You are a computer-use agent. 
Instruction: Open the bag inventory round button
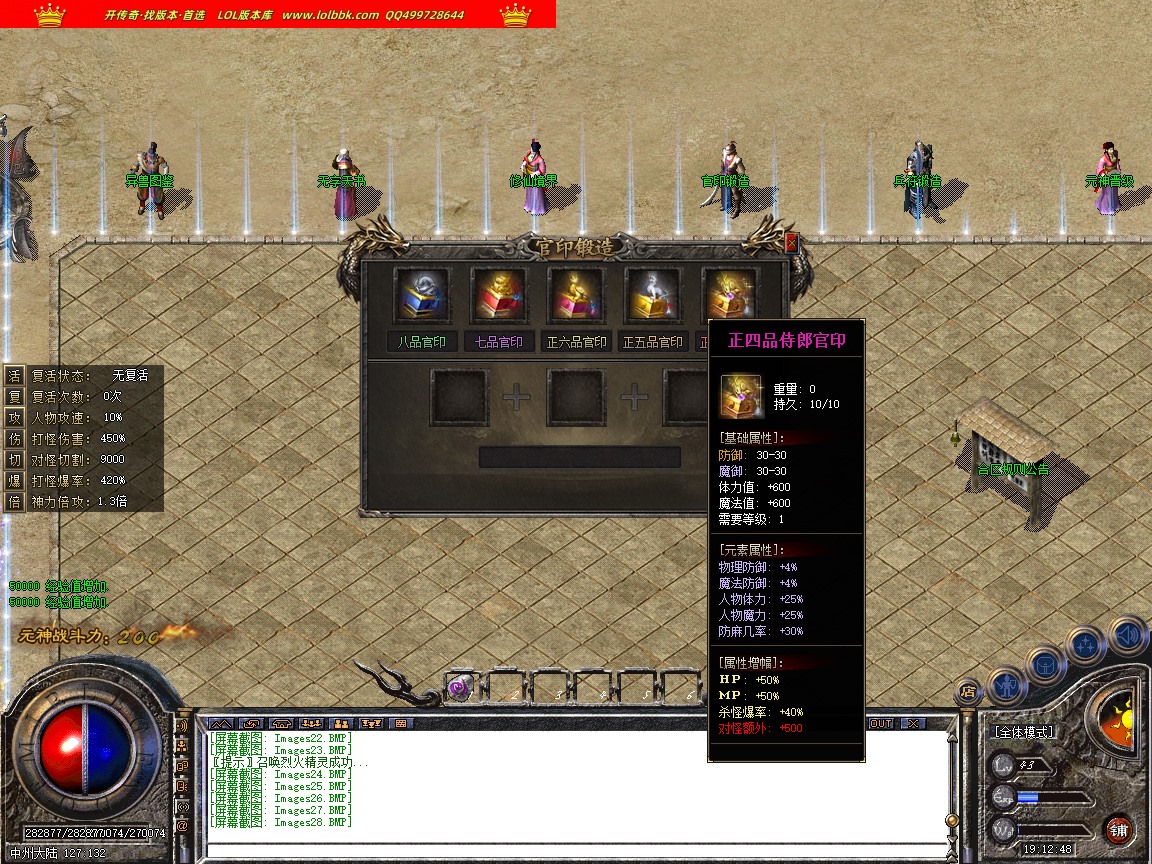pos(1045,663)
